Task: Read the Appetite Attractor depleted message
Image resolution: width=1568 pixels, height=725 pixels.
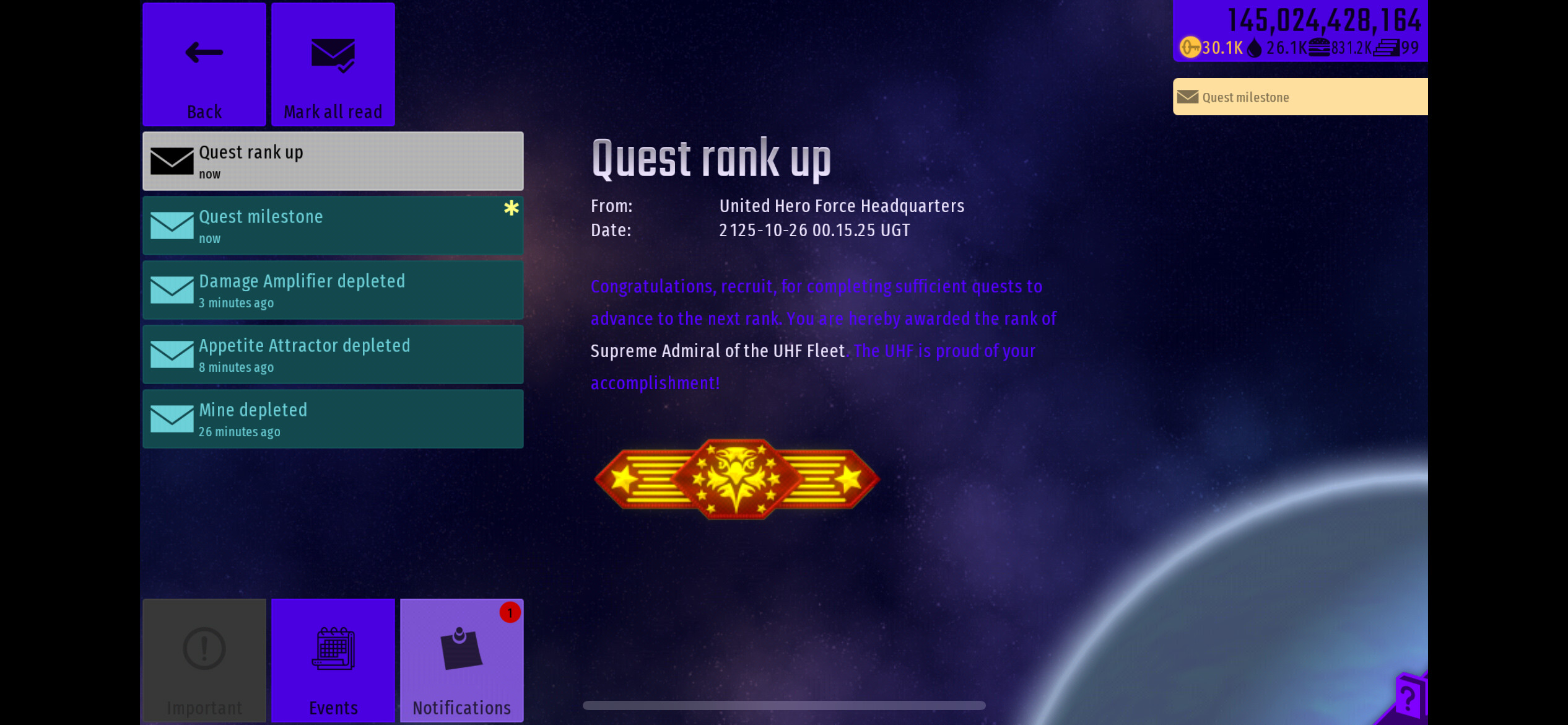Action: pyautogui.click(x=333, y=354)
